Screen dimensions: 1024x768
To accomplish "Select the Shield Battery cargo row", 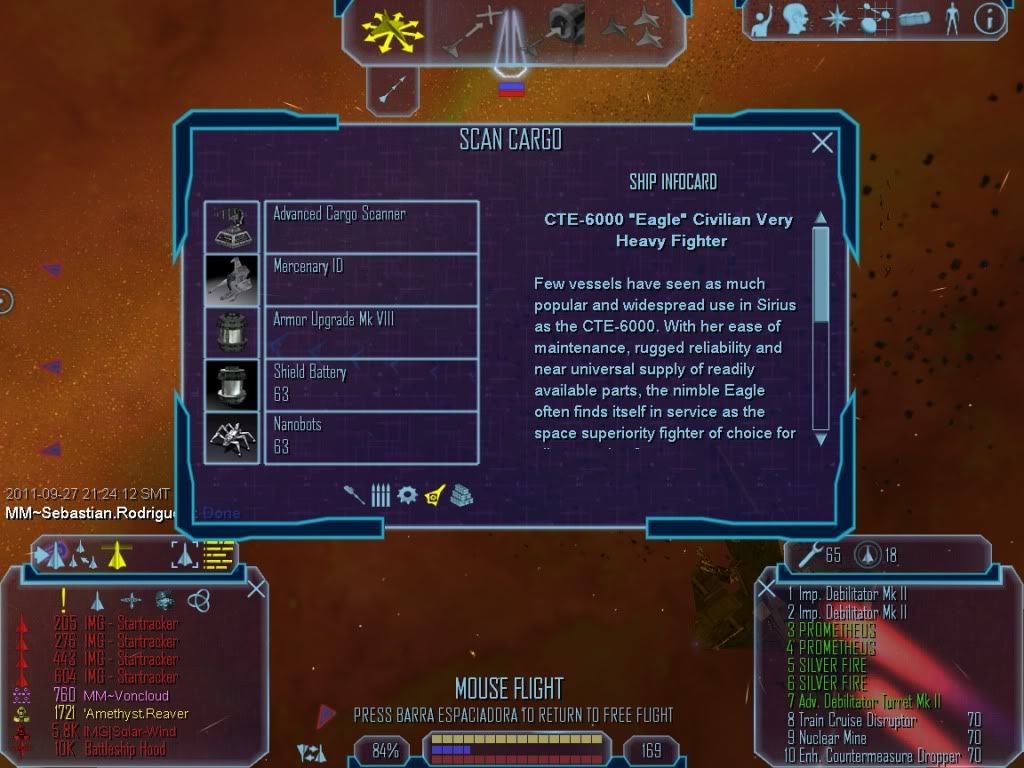I will click(371, 385).
